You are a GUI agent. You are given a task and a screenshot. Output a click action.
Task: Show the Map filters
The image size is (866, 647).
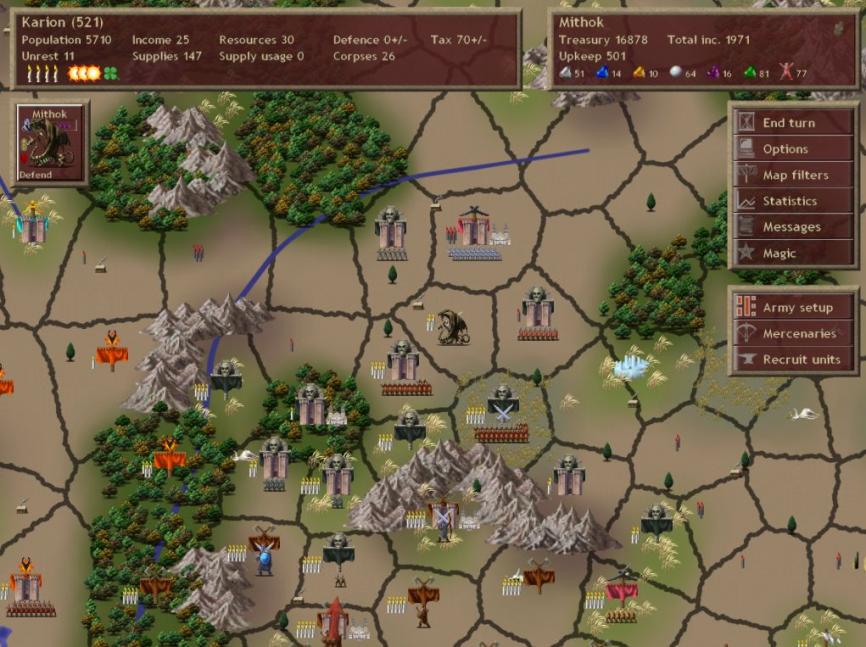[x=793, y=175]
